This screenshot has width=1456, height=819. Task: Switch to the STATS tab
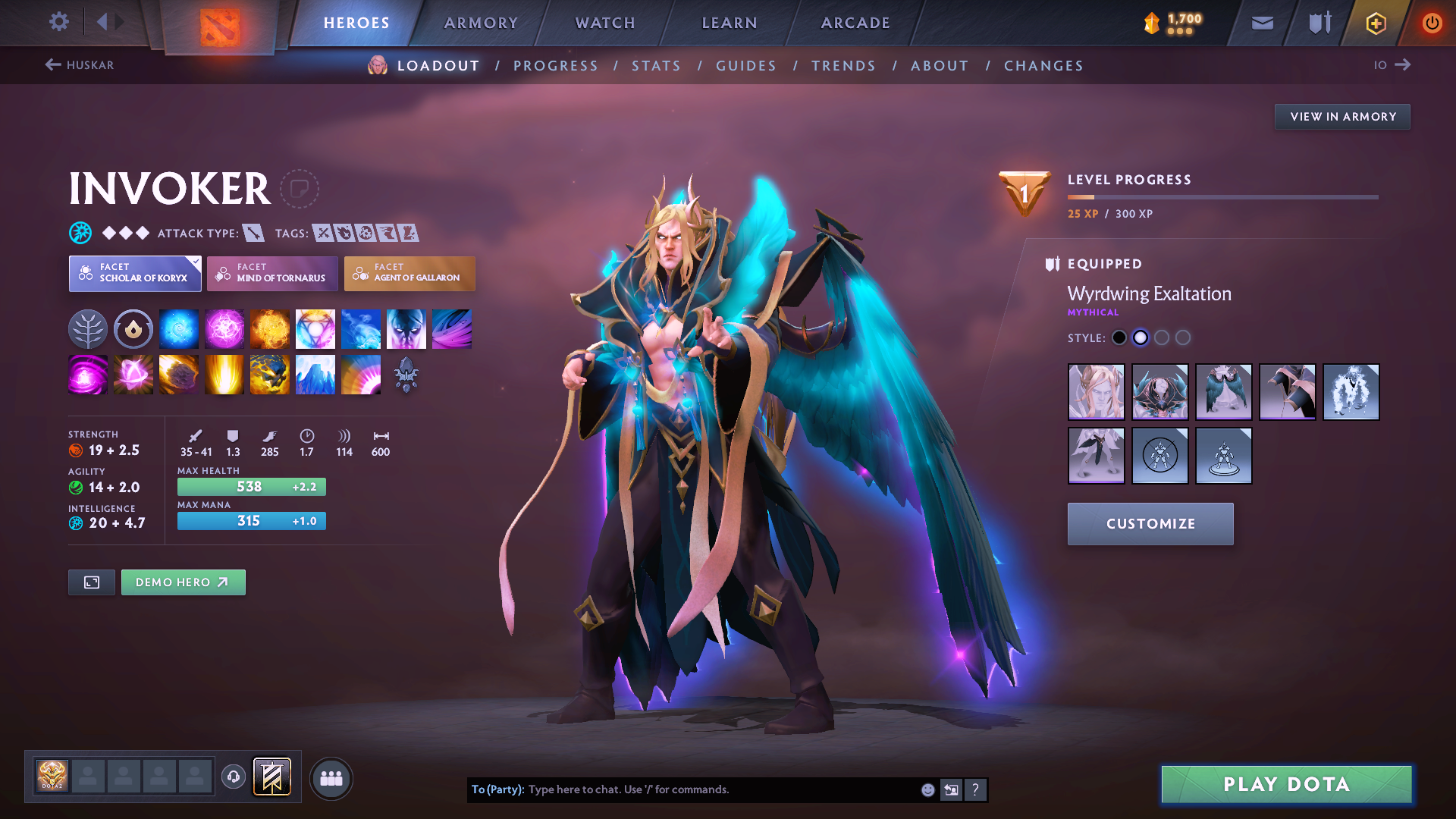656,65
